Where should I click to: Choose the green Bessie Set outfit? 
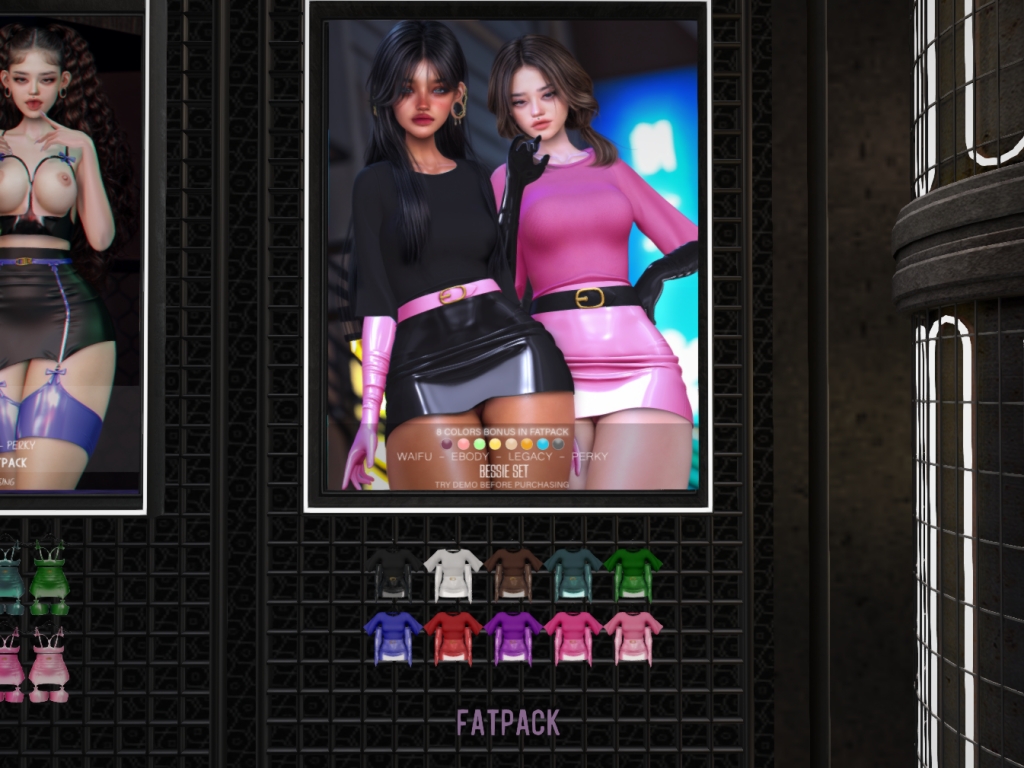[633, 574]
